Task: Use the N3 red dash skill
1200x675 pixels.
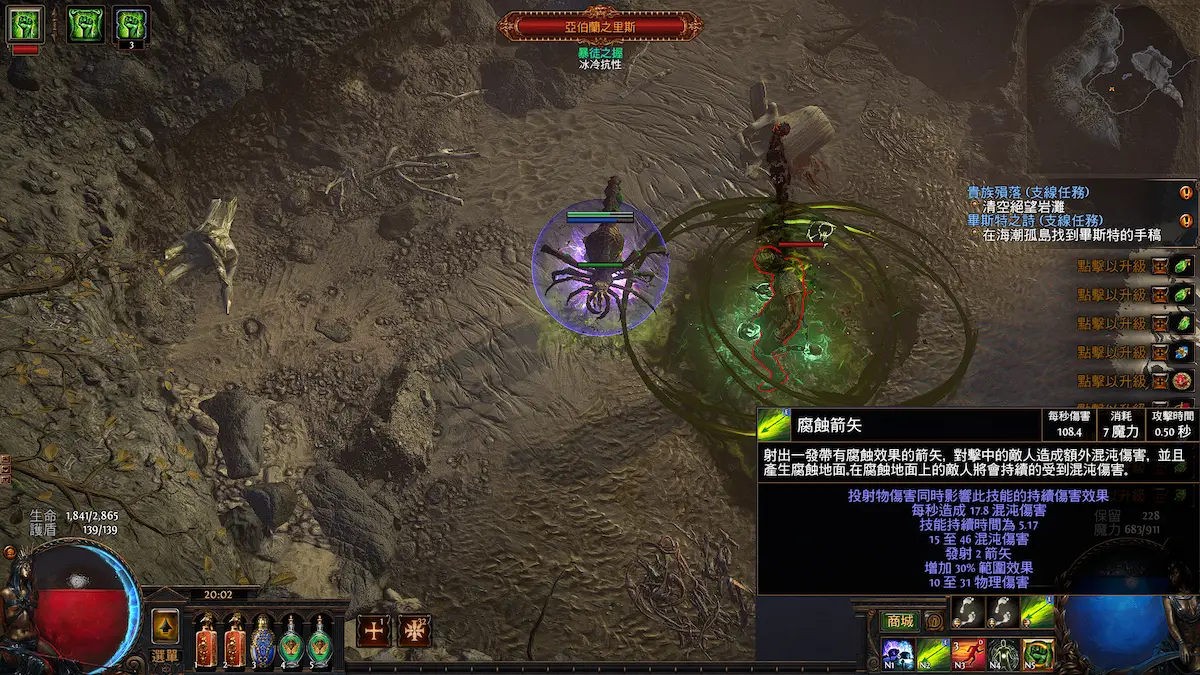Action: (967, 653)
